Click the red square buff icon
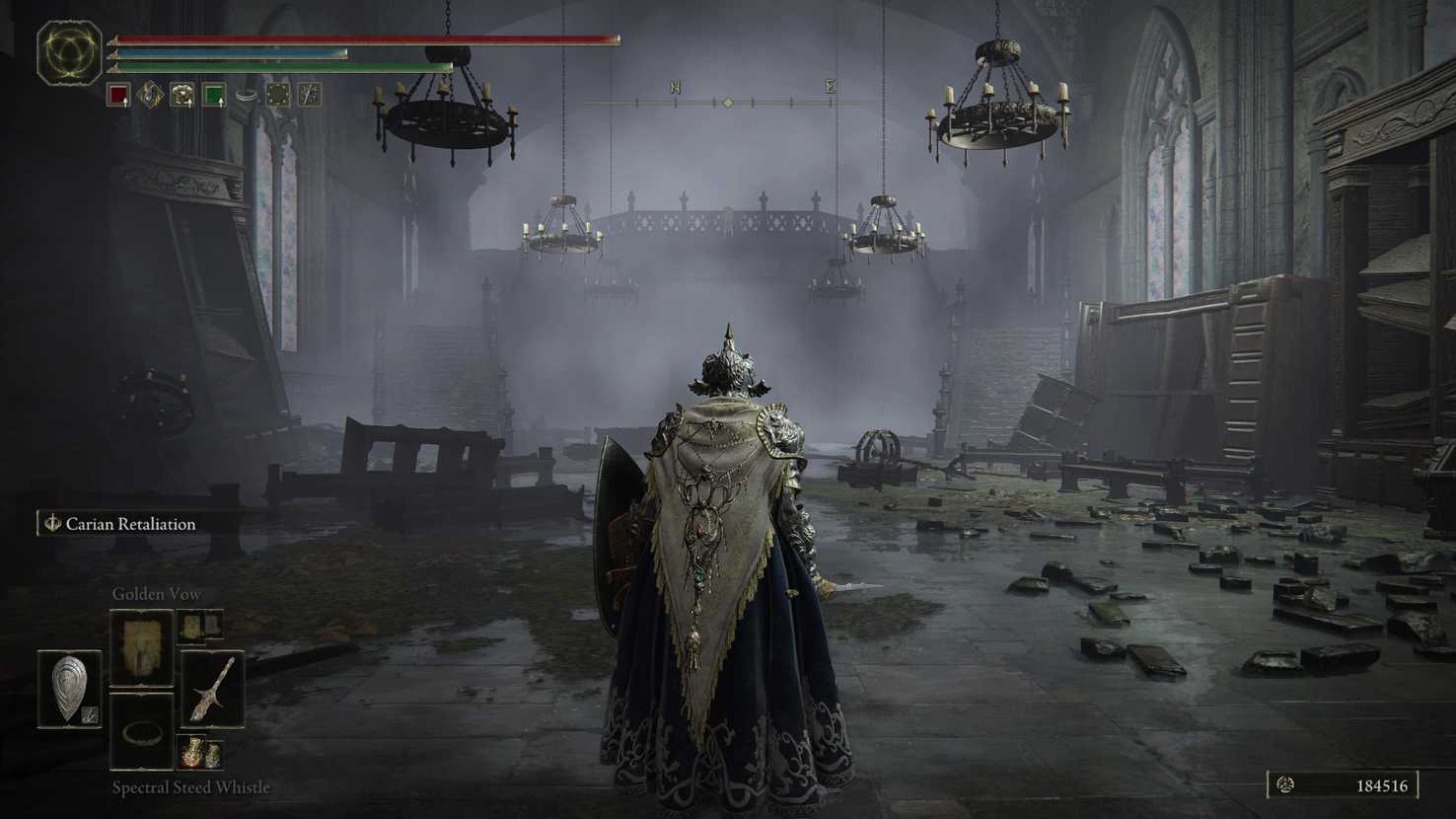The image size is (1456, 819). pos(118,95)
